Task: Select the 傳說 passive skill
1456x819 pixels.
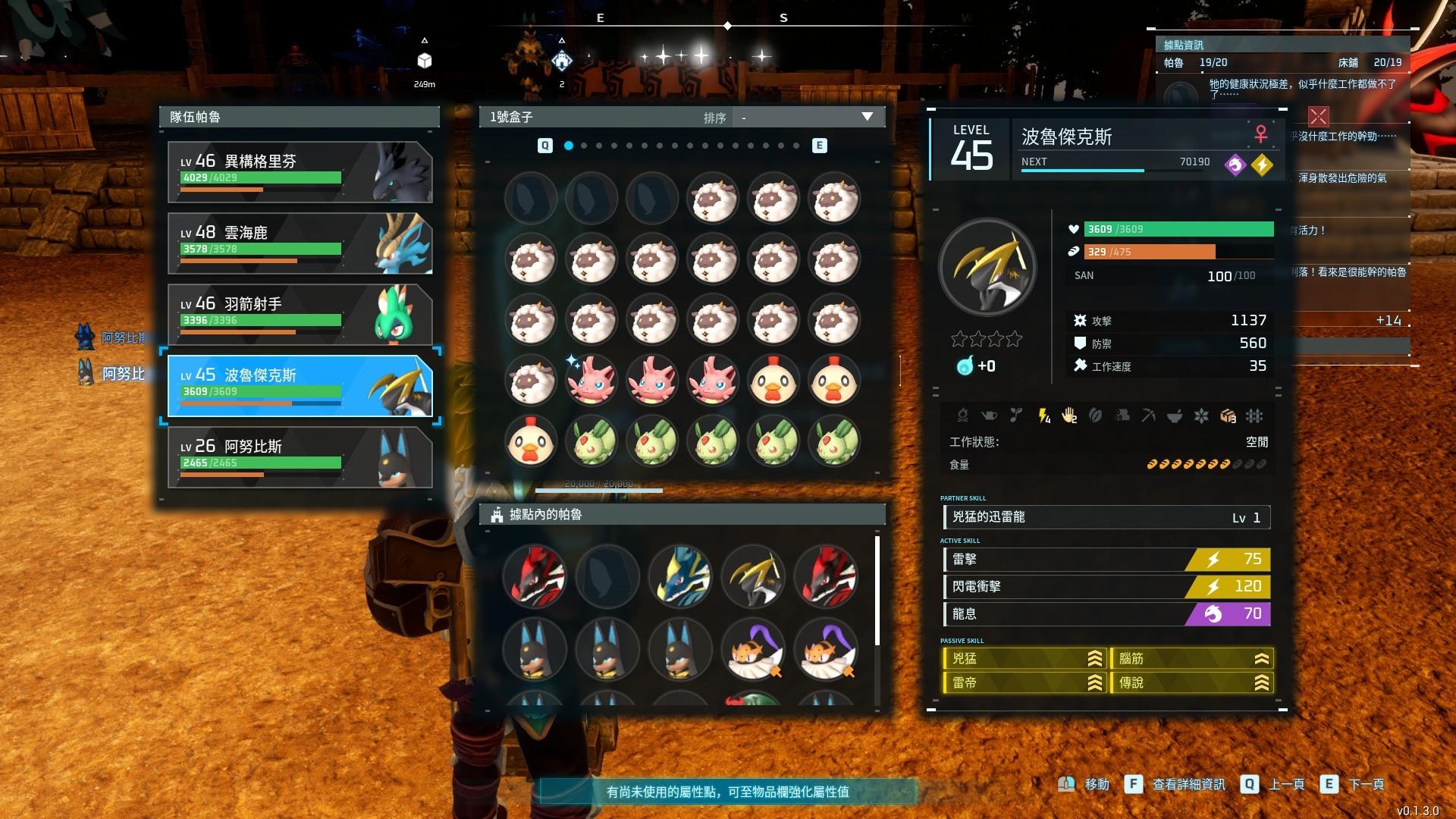Action: 1191,683
